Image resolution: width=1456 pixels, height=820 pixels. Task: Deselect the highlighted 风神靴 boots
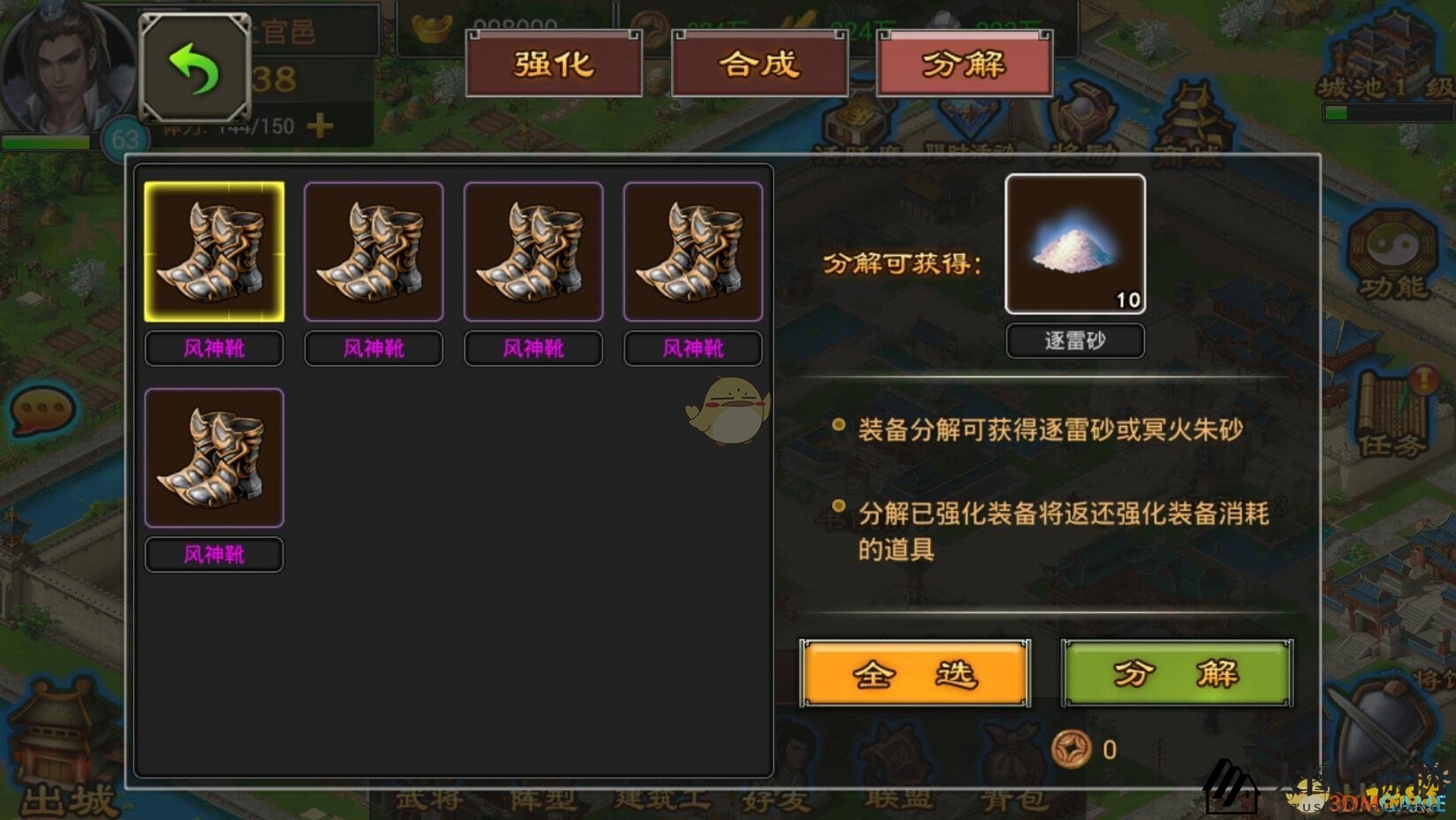[214, 251]
